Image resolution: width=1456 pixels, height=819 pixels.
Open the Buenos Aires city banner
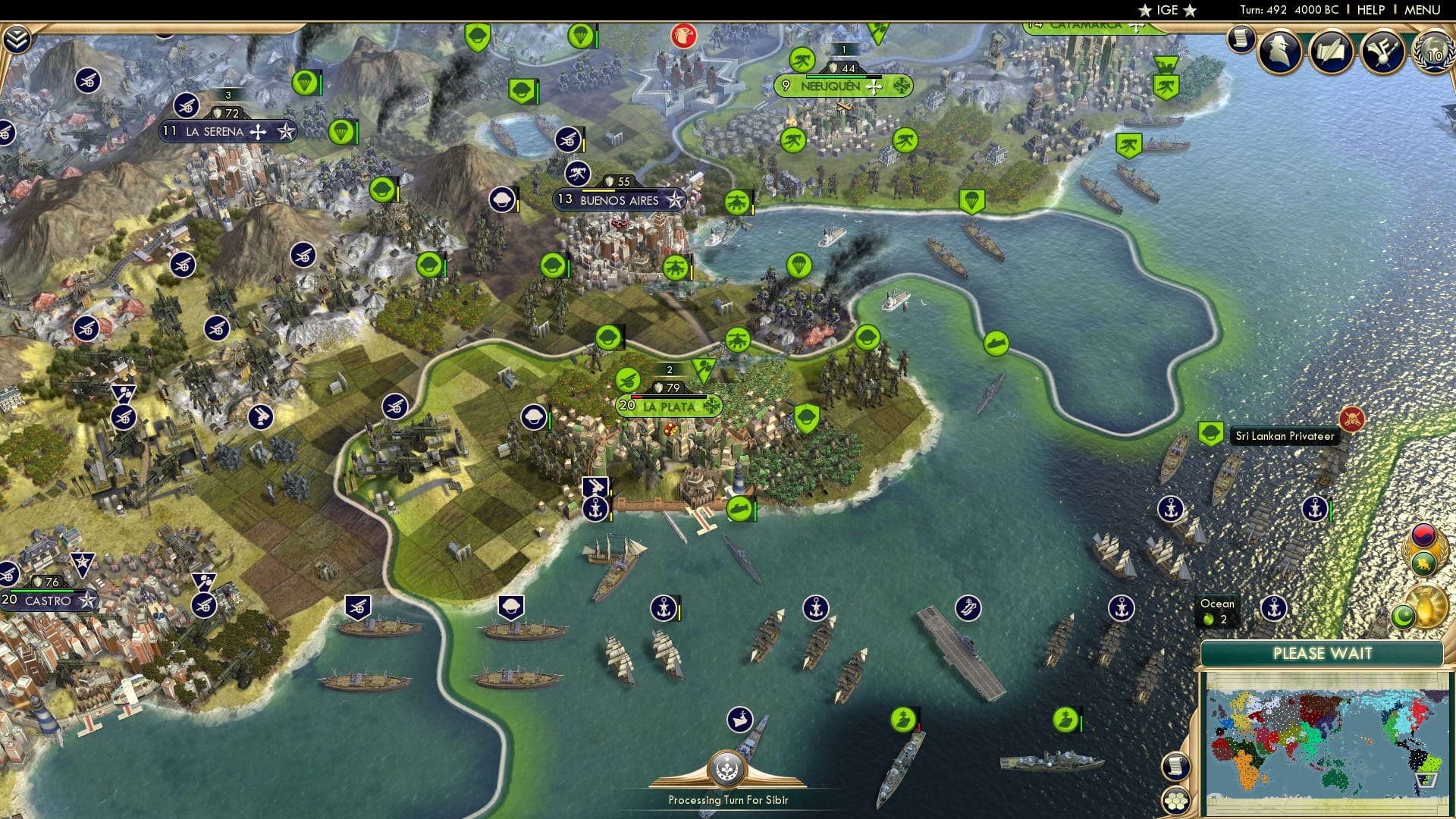tap(618, 199)
